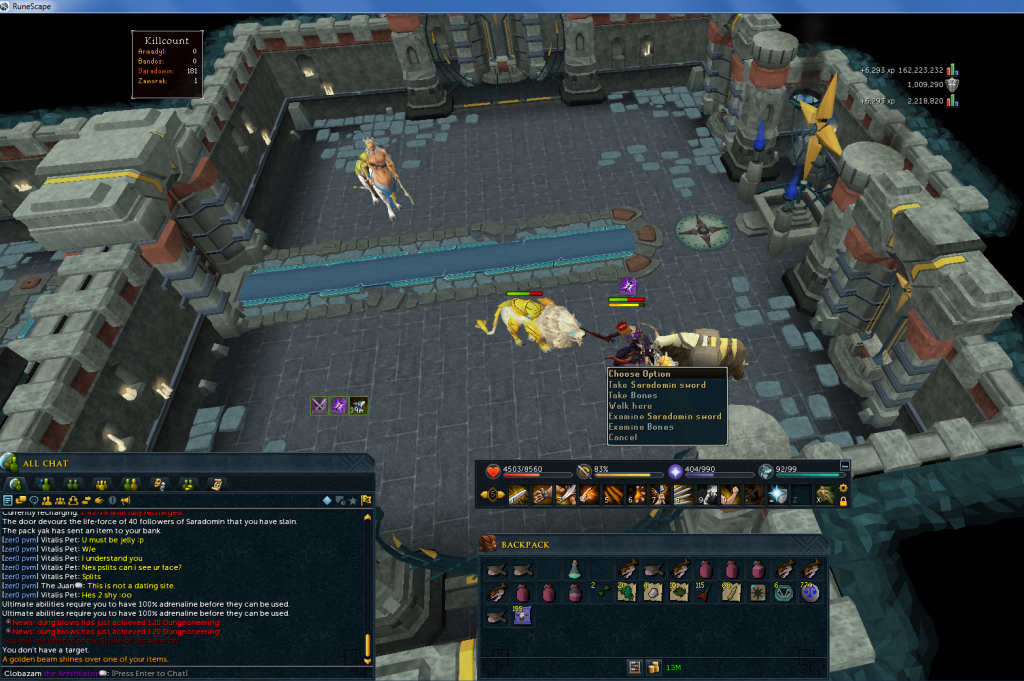Use the ability in action slot 8
Image resolution: width=1024 pixels, height=681 pixels.
(684, 494)
